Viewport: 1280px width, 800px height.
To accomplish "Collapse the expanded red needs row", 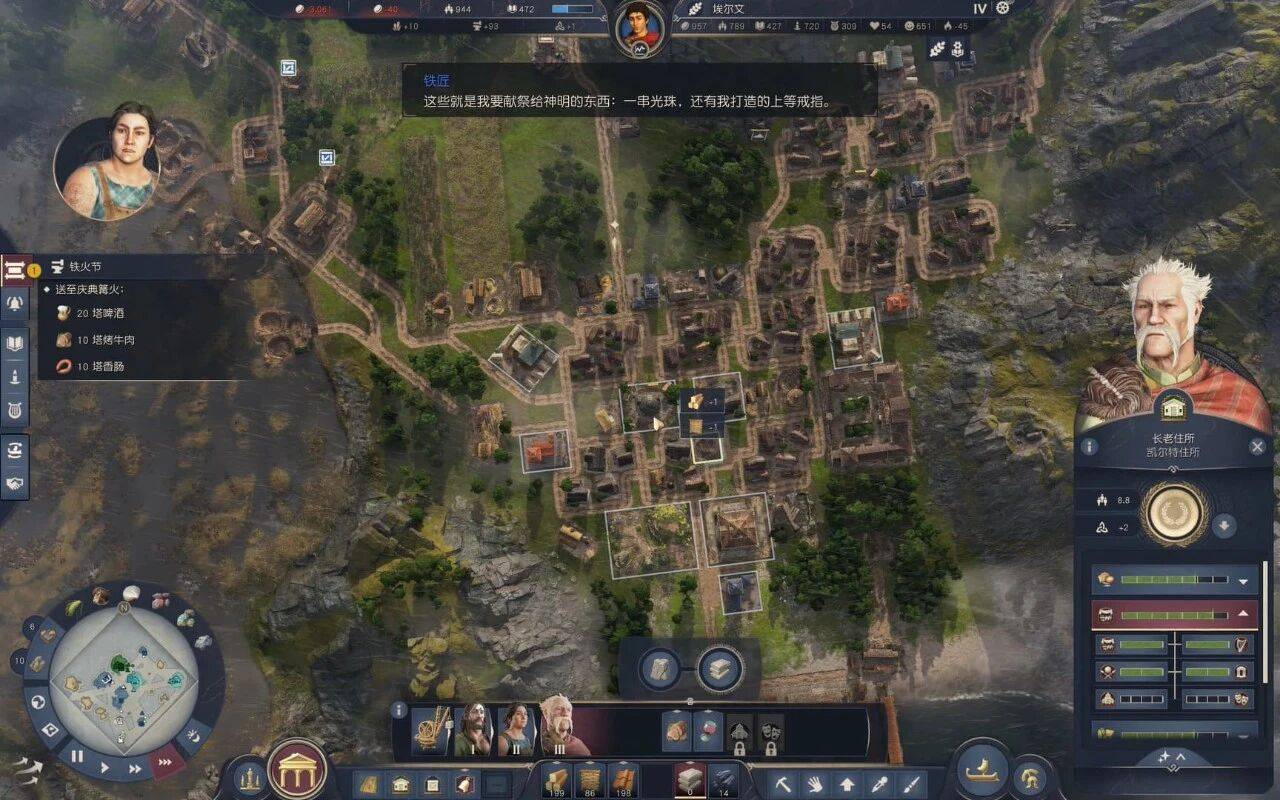I will pyautogui.click(x=1243, y=614).
